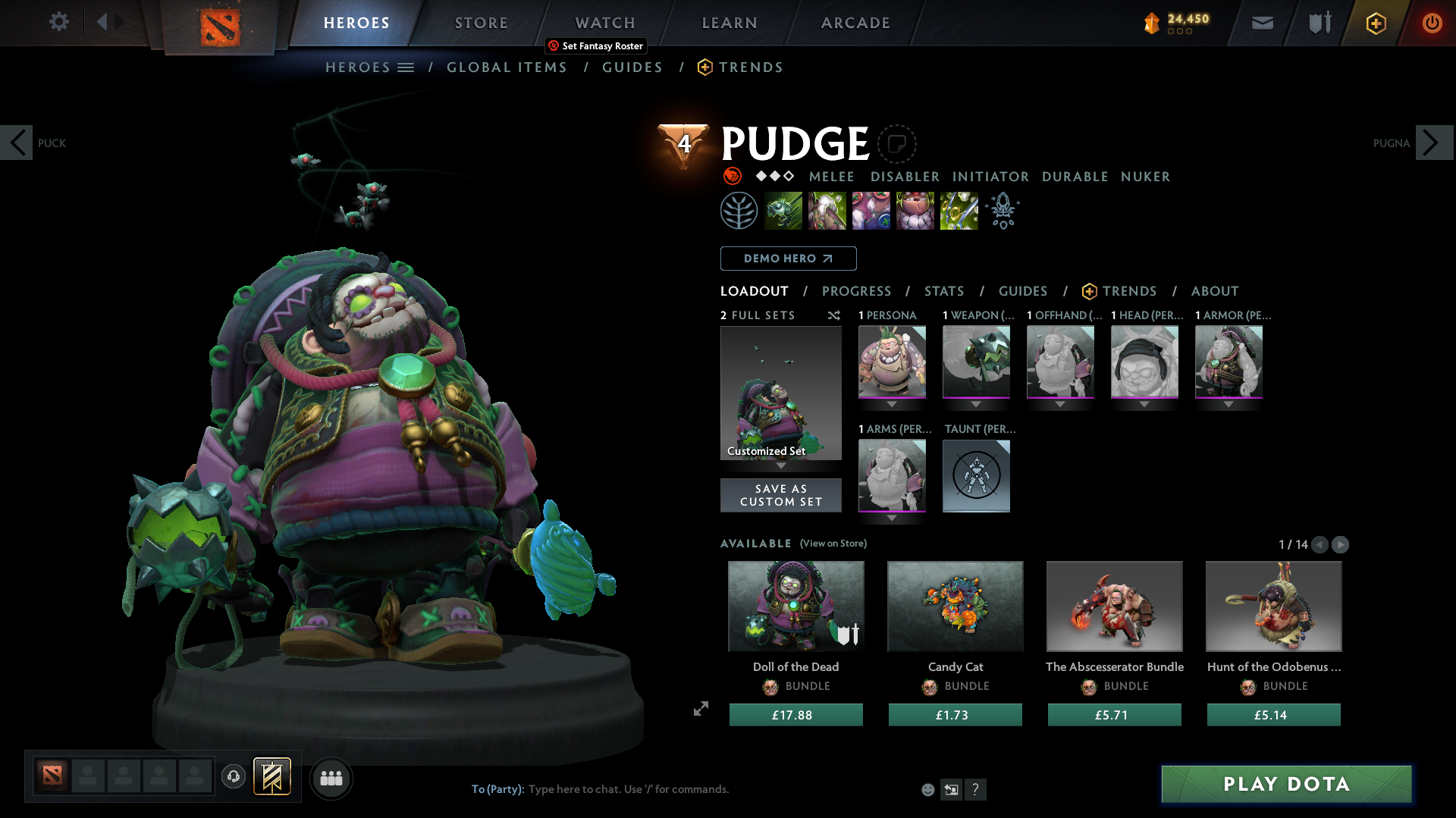Select the Candy Cat bundle thumbnail

click(955, 606)
